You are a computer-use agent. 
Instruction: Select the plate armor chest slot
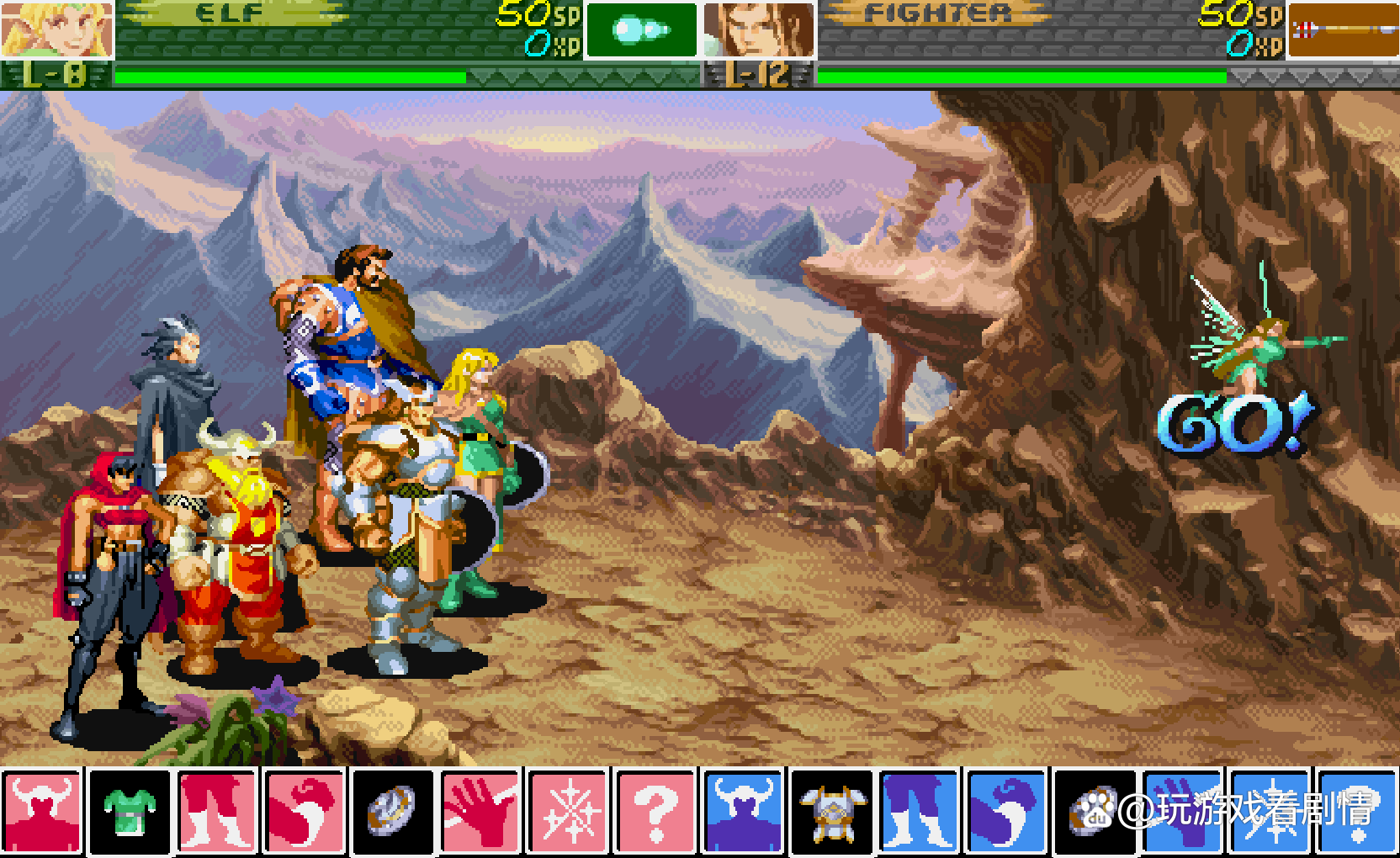(831, 811)
